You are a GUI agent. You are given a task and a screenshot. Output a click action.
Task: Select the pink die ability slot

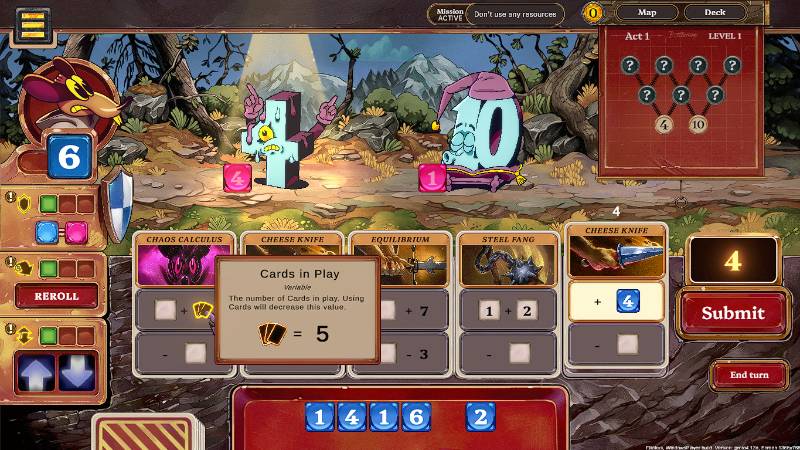point(77,233)
